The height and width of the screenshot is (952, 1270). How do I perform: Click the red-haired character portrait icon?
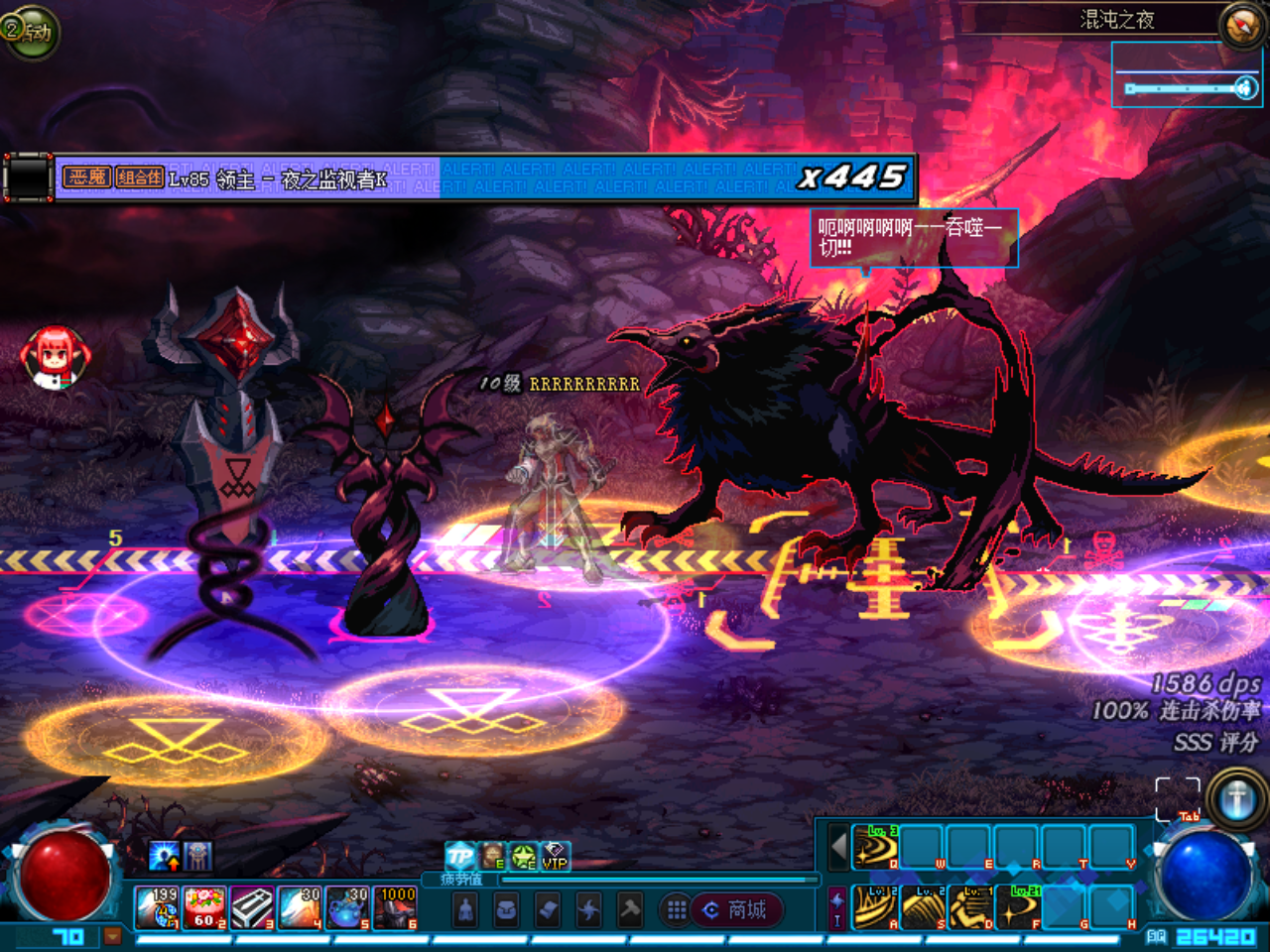pos(55,355)
